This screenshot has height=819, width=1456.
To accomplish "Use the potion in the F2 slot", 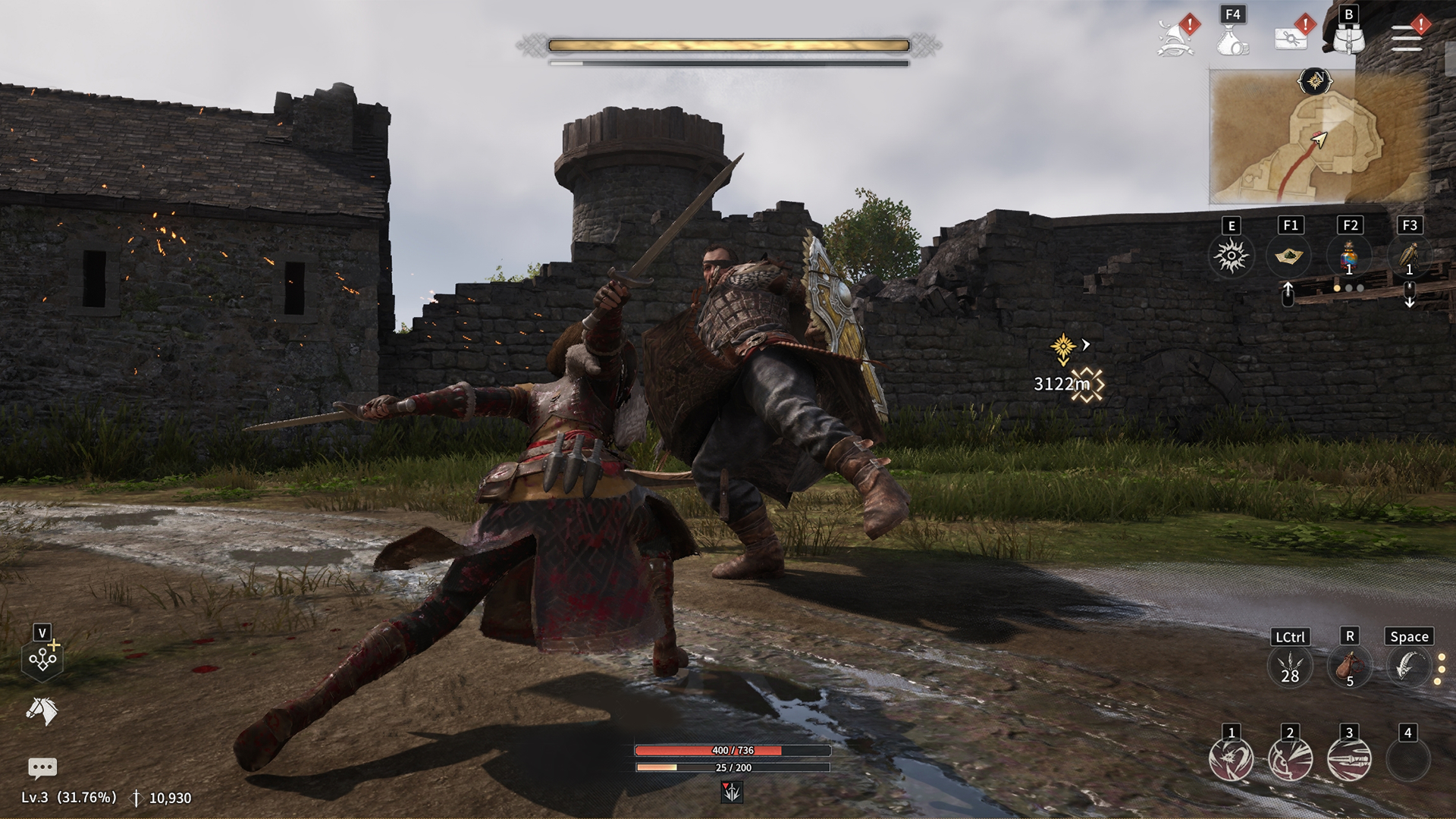I will (x=1350, y=258).
